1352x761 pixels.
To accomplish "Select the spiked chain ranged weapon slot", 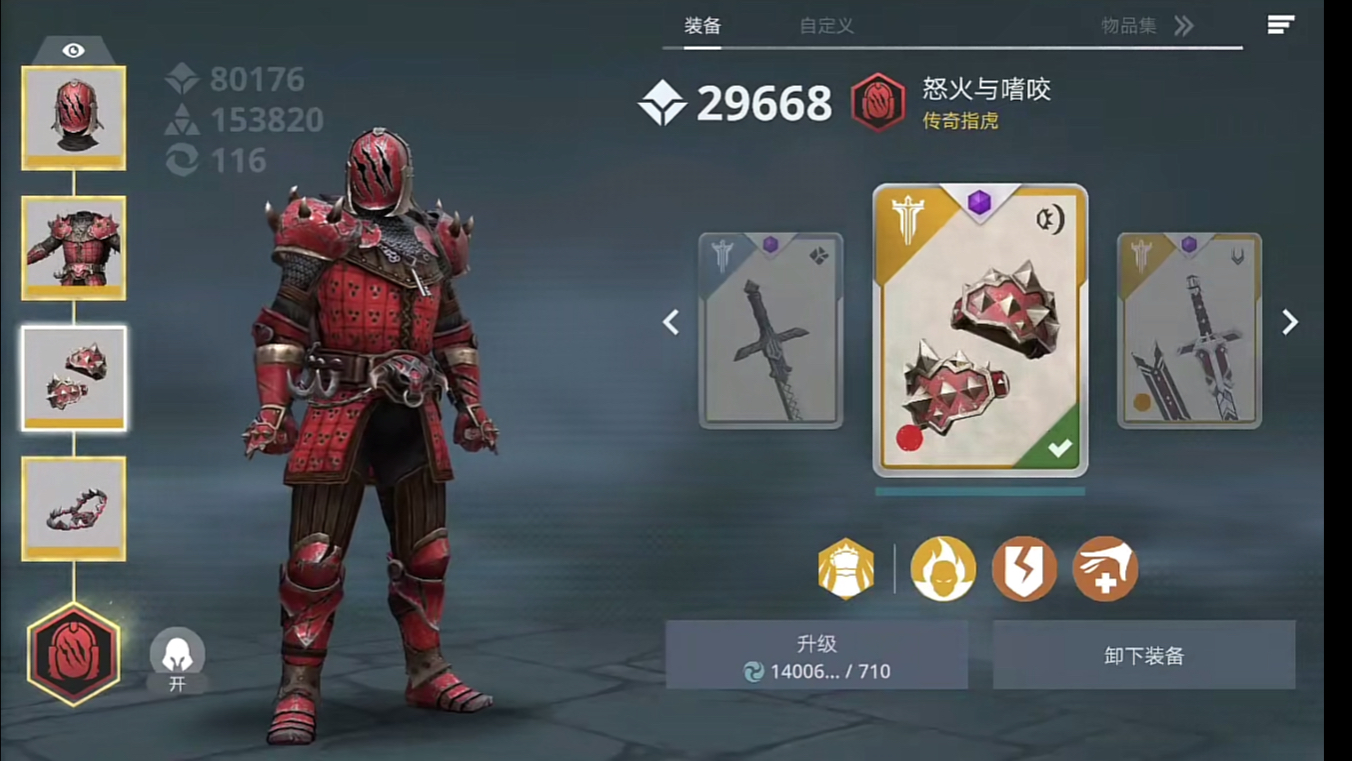I will coord(74,508).
